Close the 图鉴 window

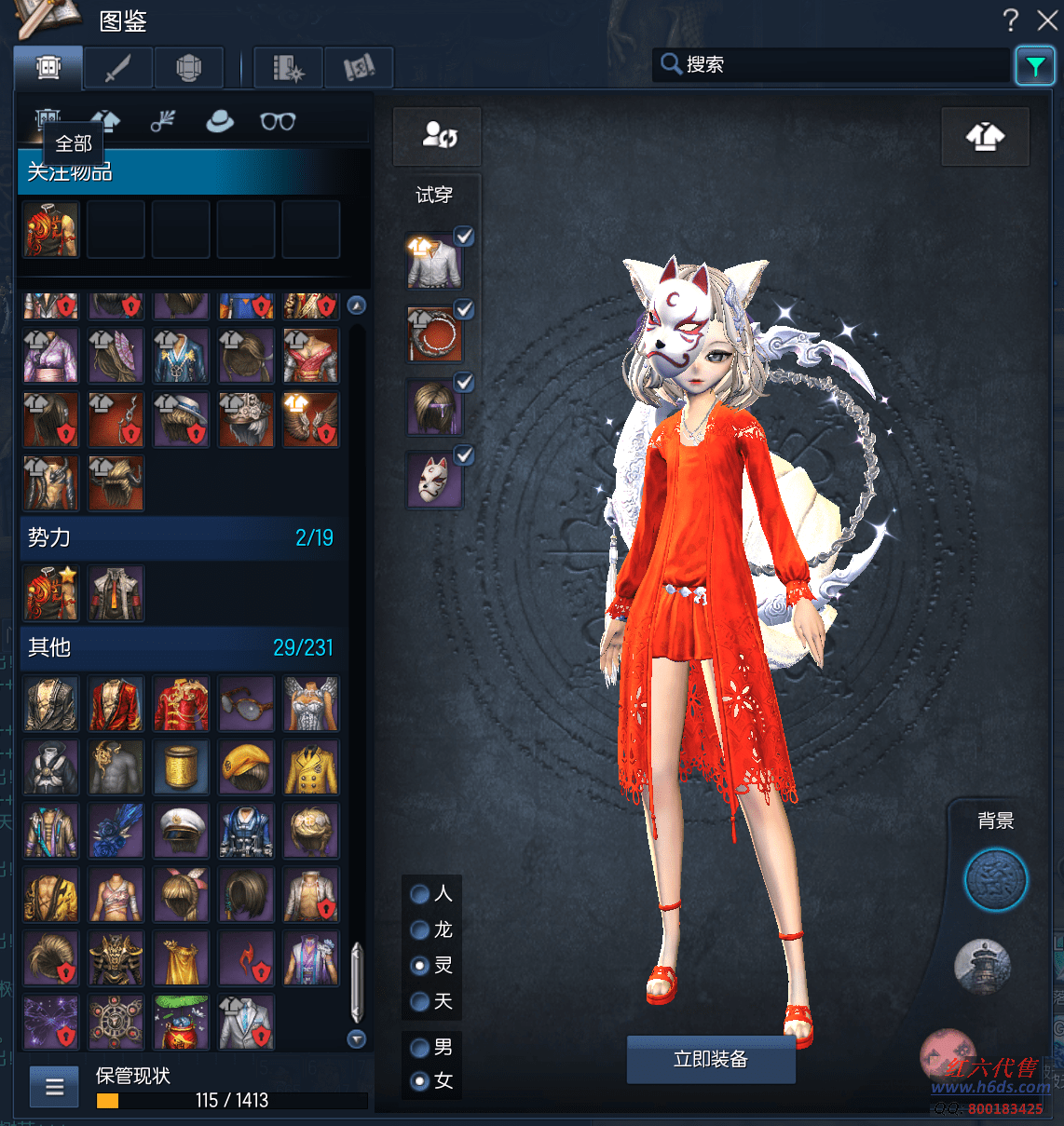pos(1047,20)
